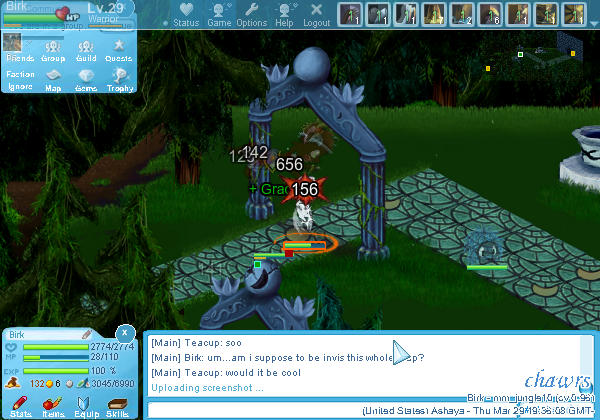Open the Map
The image size is (600, 420).
click(53, 79)
